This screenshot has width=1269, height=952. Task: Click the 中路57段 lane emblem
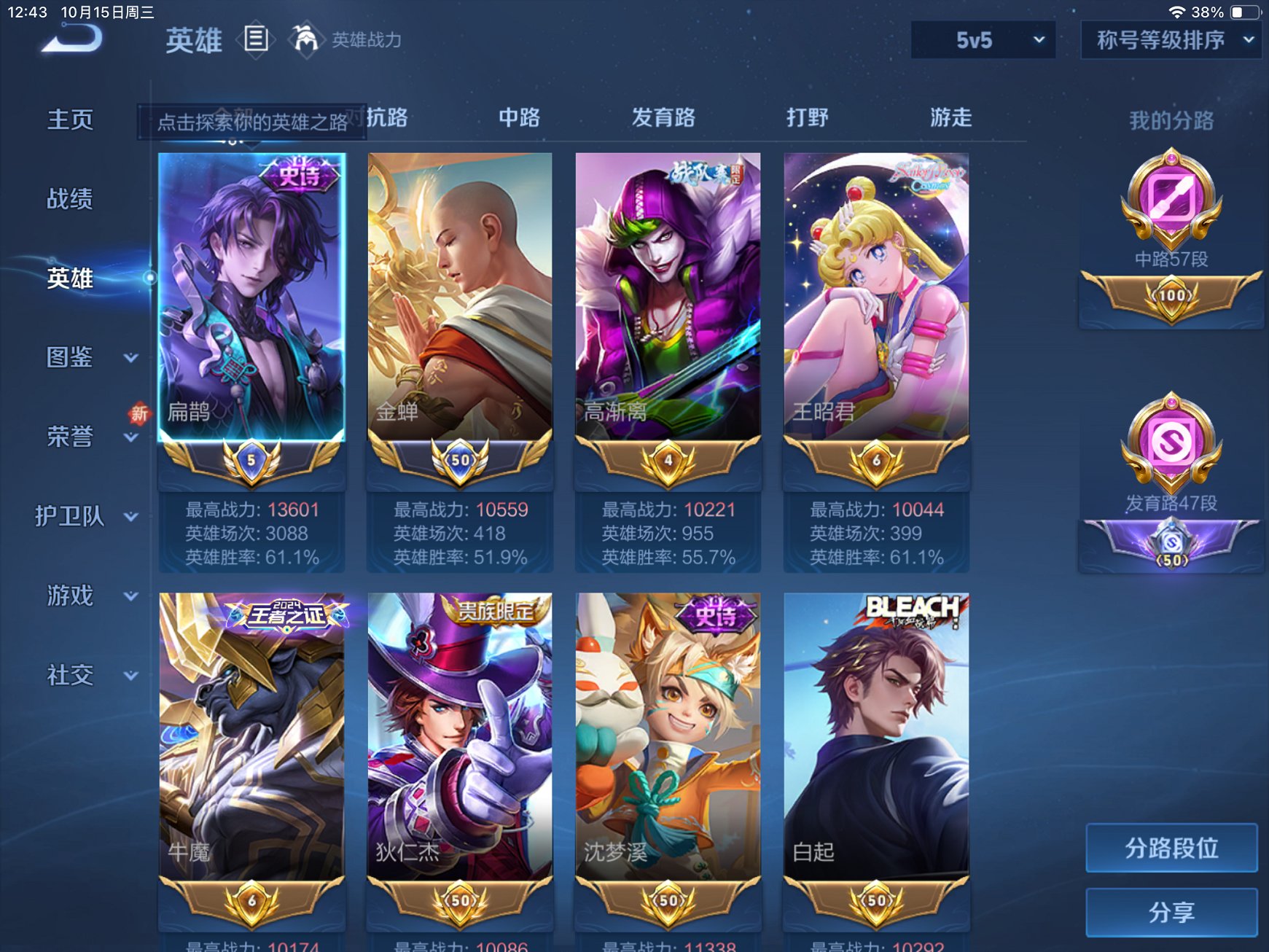pos(1170,204)
